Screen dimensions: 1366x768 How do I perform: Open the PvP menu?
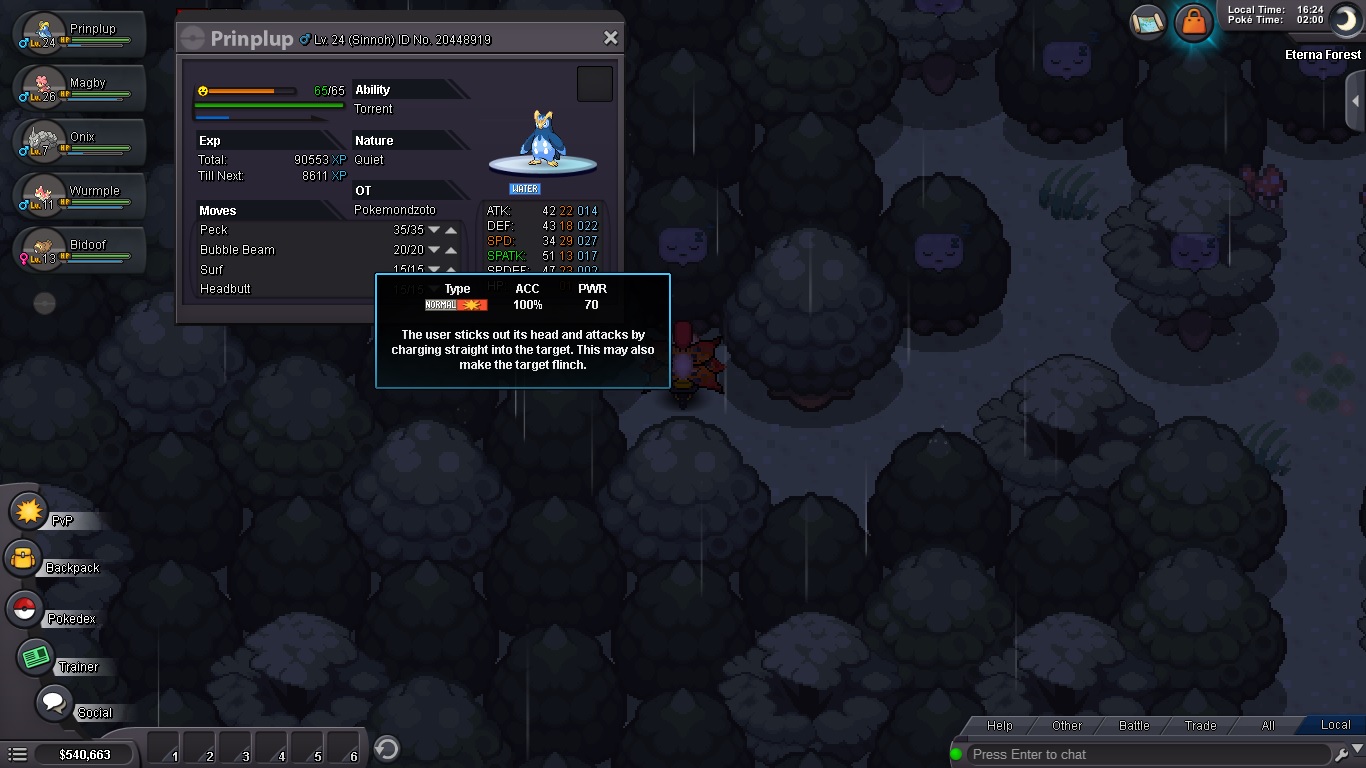(x=30, y=512)
